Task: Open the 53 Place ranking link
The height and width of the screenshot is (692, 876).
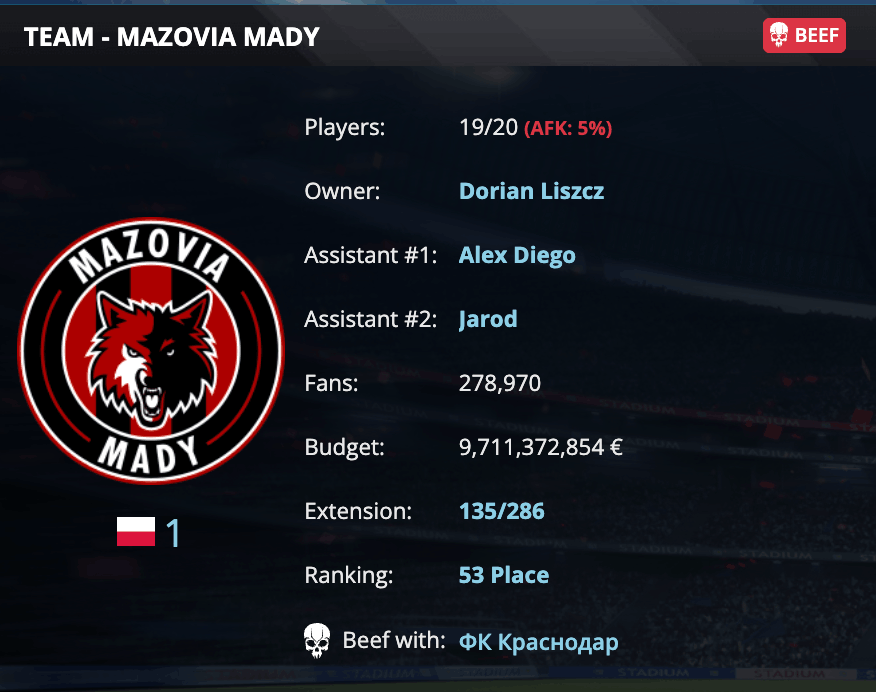Action: (x=503, y=575)
